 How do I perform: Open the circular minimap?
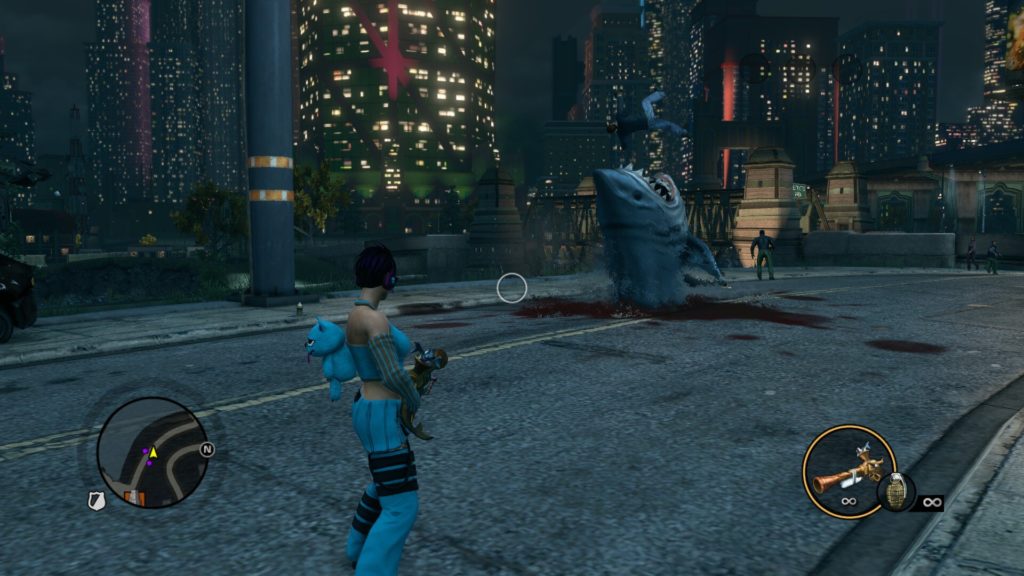pyautogui.click(x=152, y=453)
